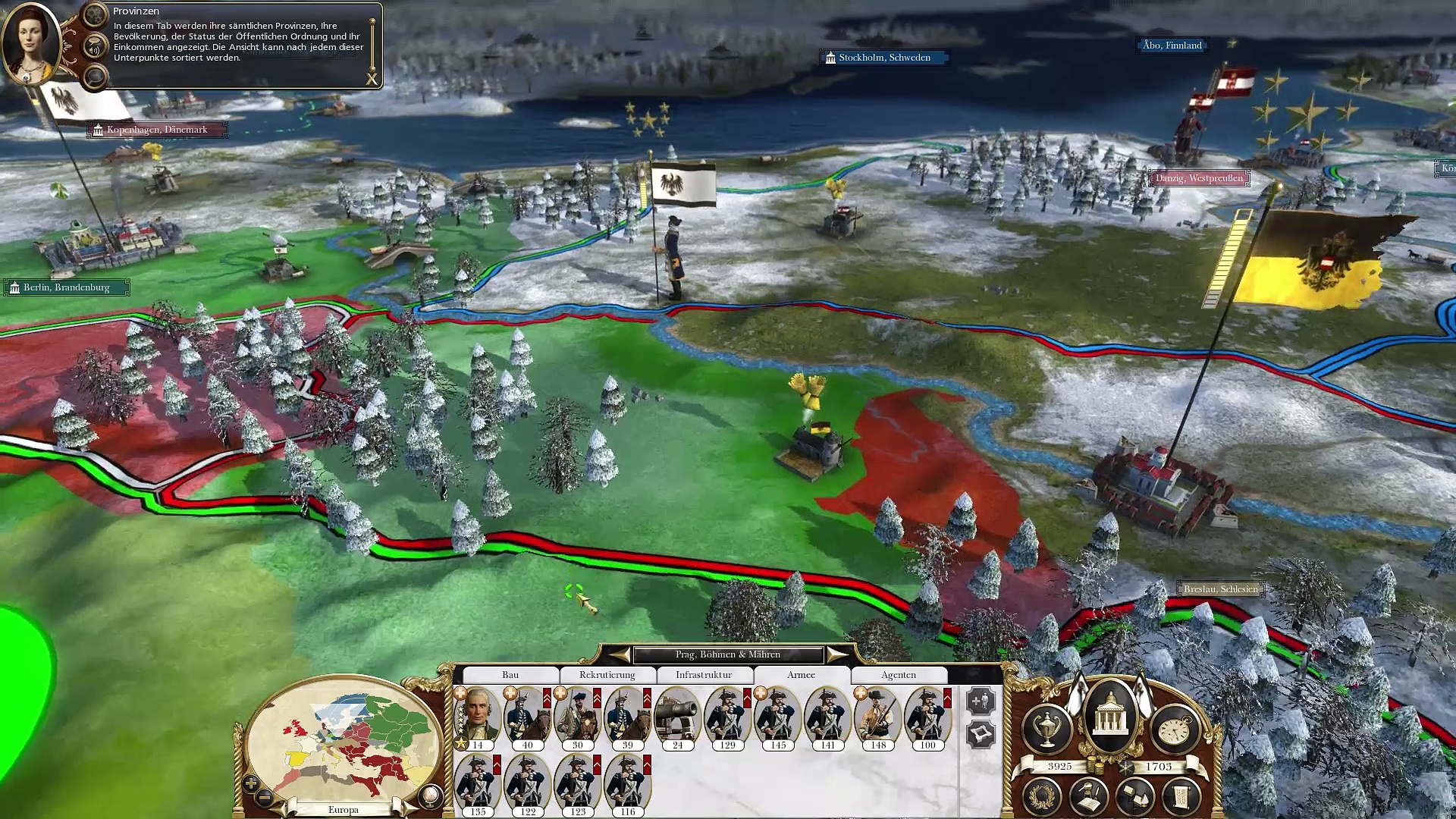Open research and technology book panel
This screenshot has height=819, width=1456.
pyautogui.click(x=1089, y=796)
